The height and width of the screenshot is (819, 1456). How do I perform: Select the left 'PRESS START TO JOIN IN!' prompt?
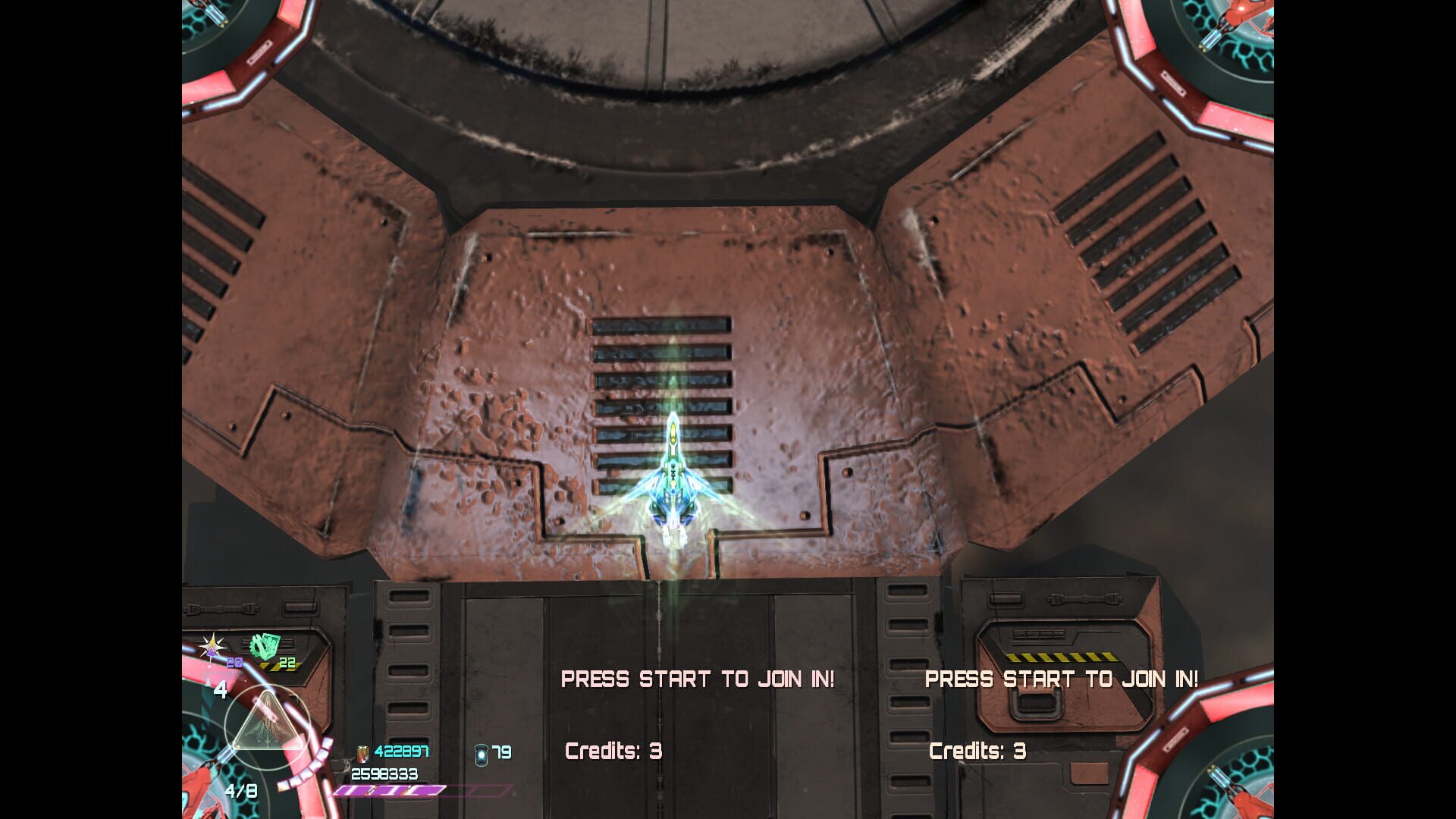point(698,680)
